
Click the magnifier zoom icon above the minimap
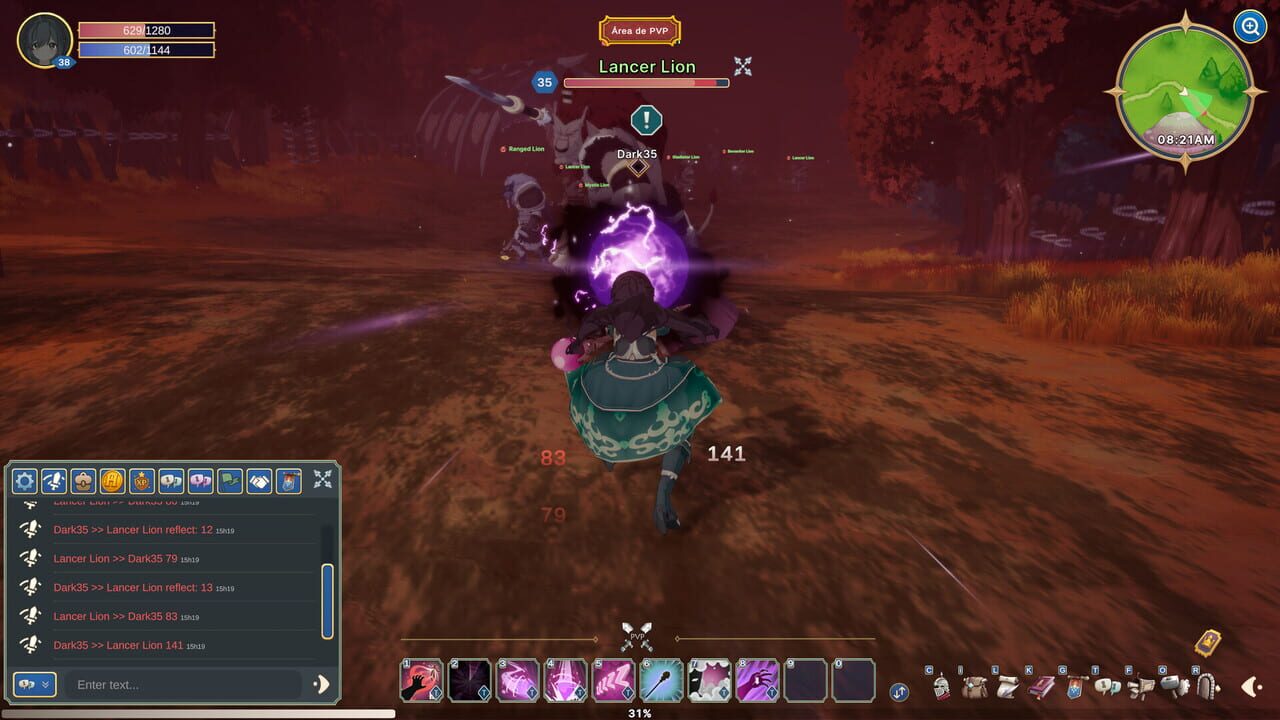1249,27
